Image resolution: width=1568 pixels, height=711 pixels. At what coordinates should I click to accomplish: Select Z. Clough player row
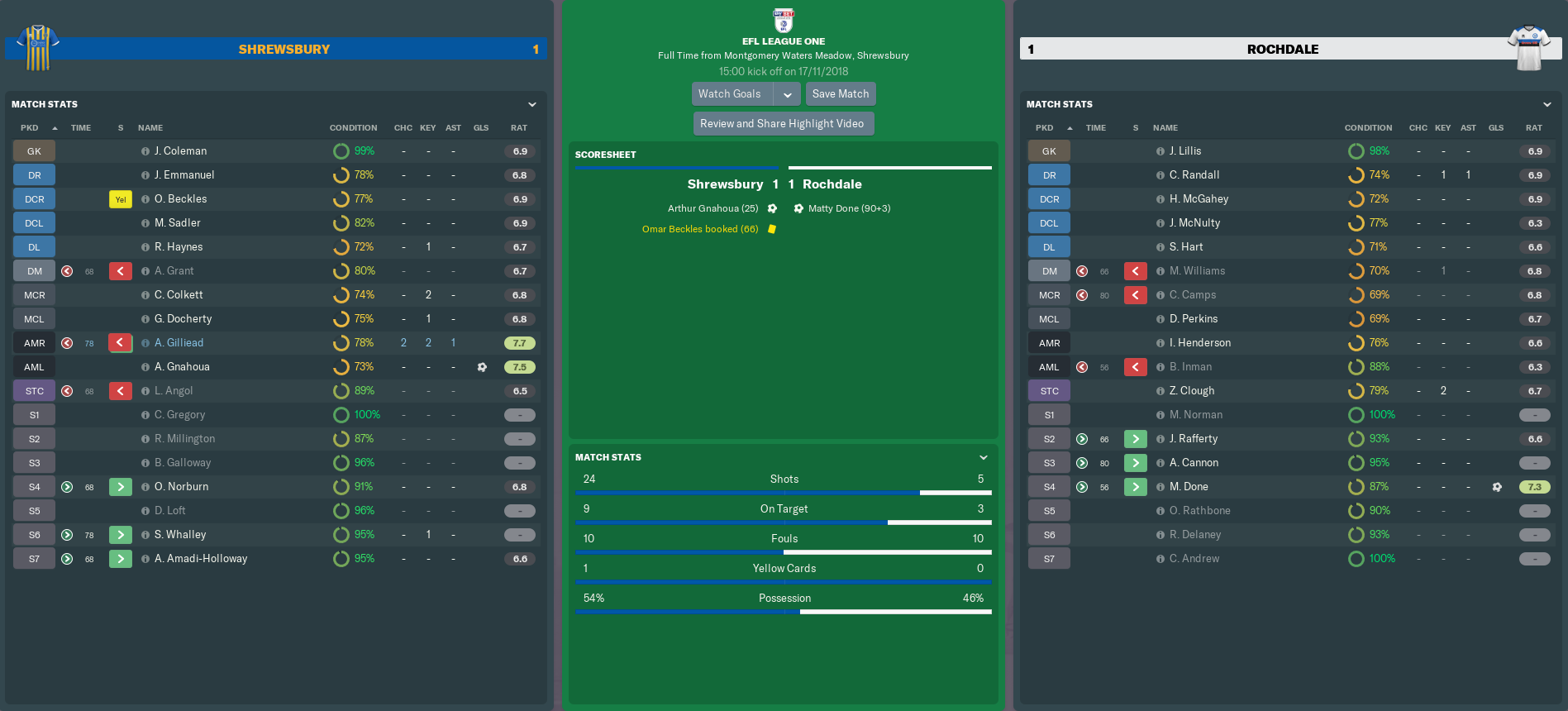pos(1191,391)
